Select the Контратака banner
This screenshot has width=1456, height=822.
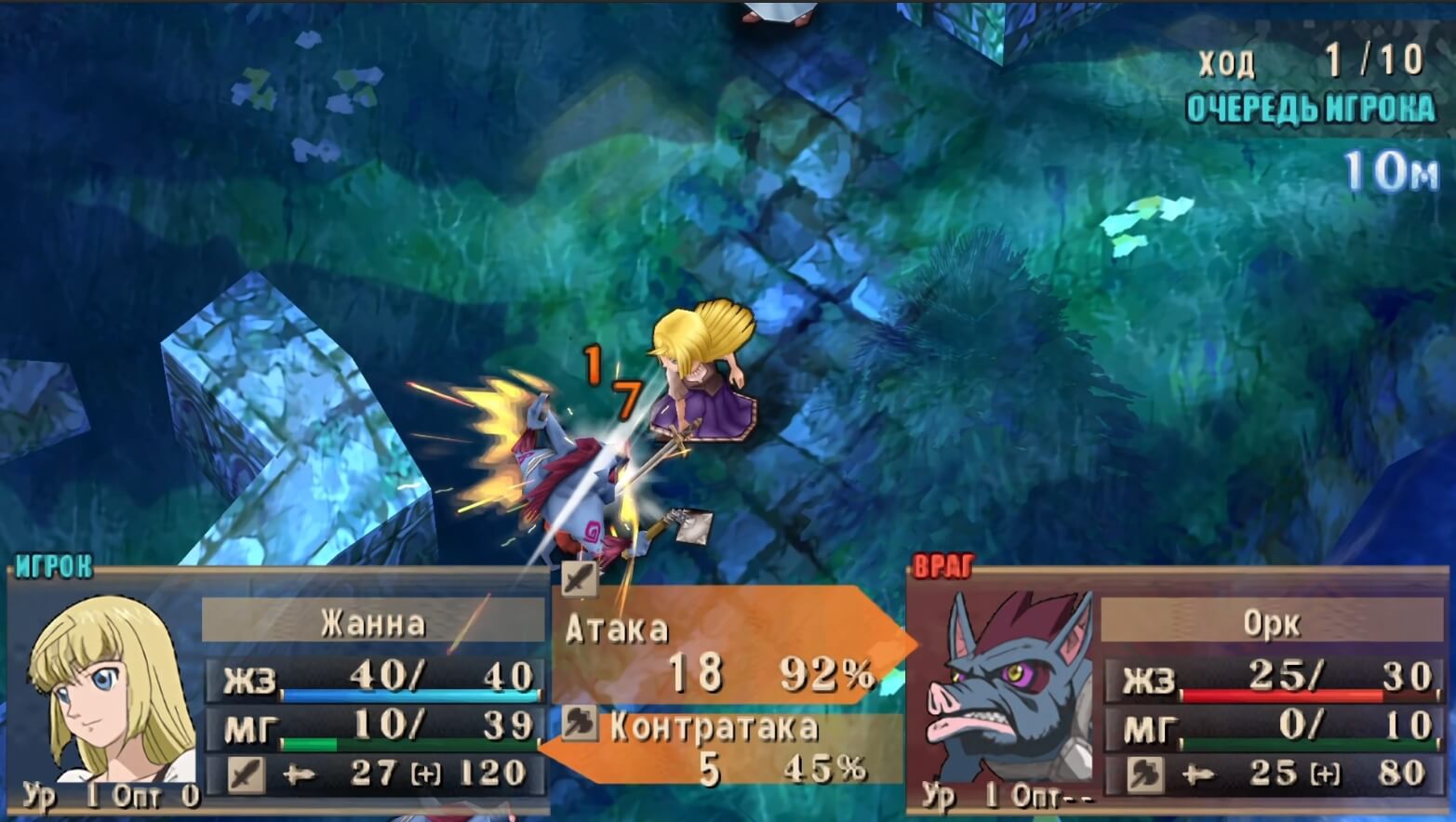point(716,734)
